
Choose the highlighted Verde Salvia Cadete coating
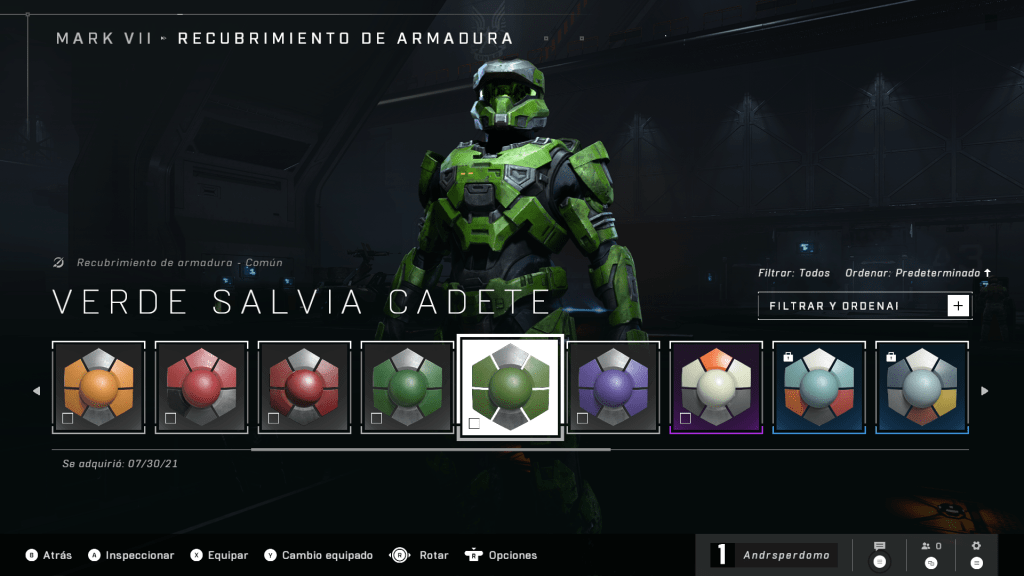point(510,387)
